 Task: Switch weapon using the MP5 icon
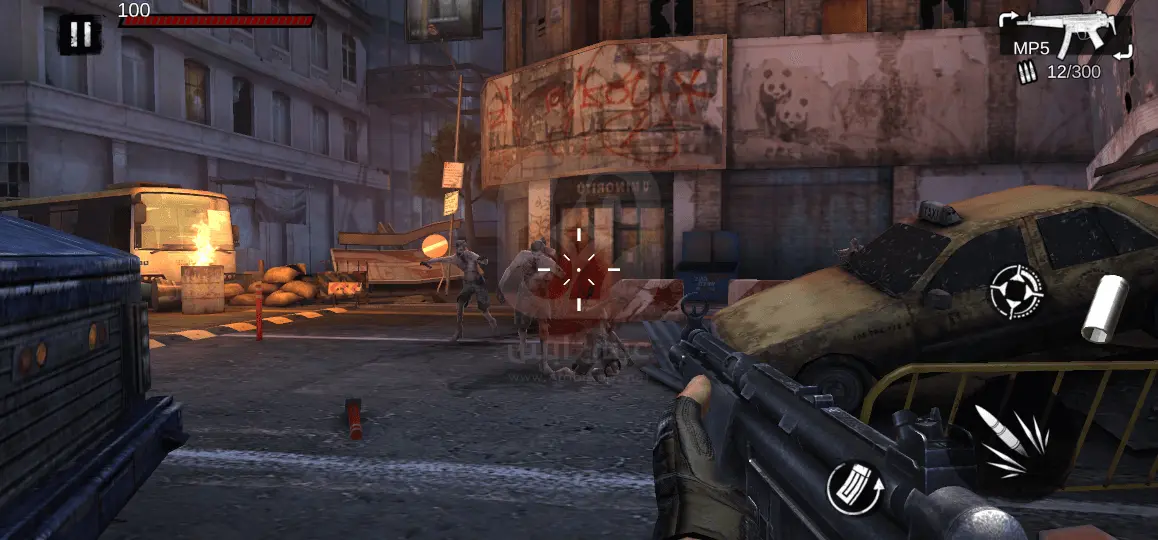pos(1066,35)
